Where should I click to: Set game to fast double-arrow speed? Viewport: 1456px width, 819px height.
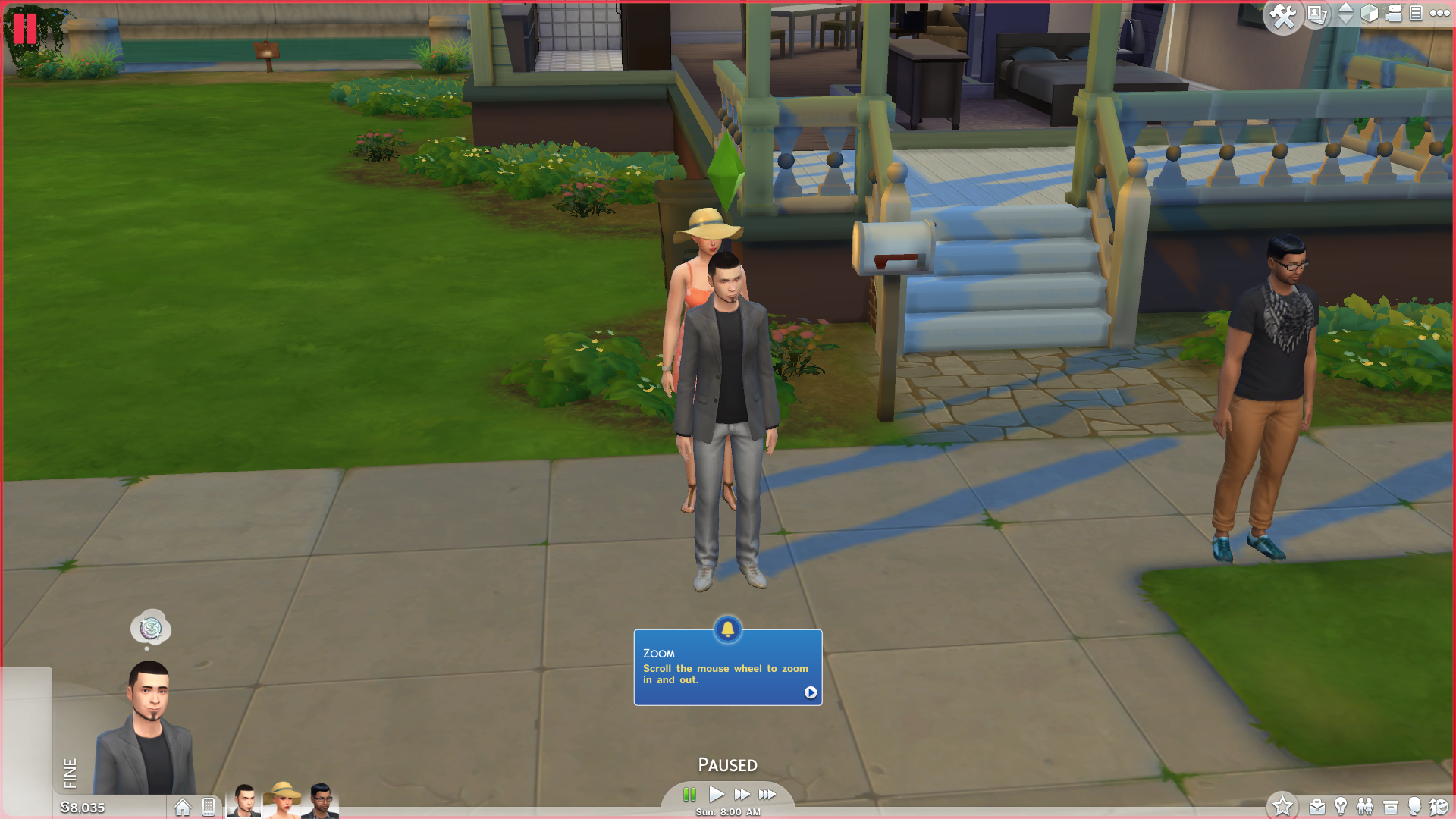click(x=742, y=794)
